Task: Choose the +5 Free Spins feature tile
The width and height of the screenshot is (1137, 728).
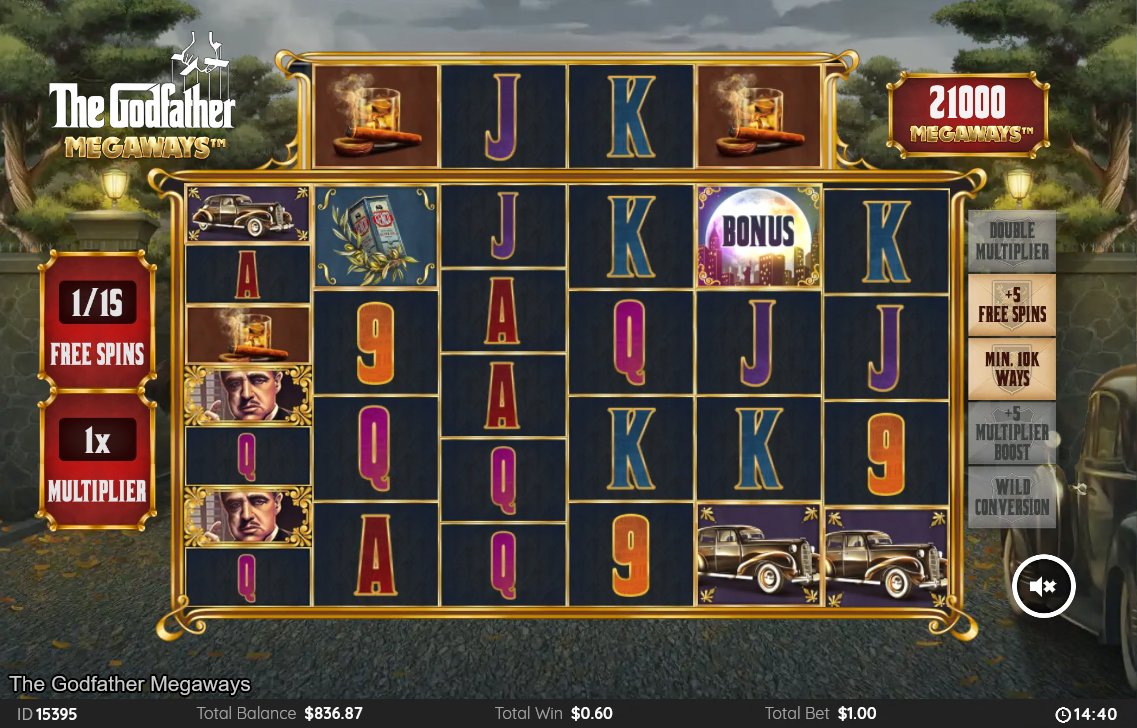Action: pyautogui.click(x=1011, y=305)
